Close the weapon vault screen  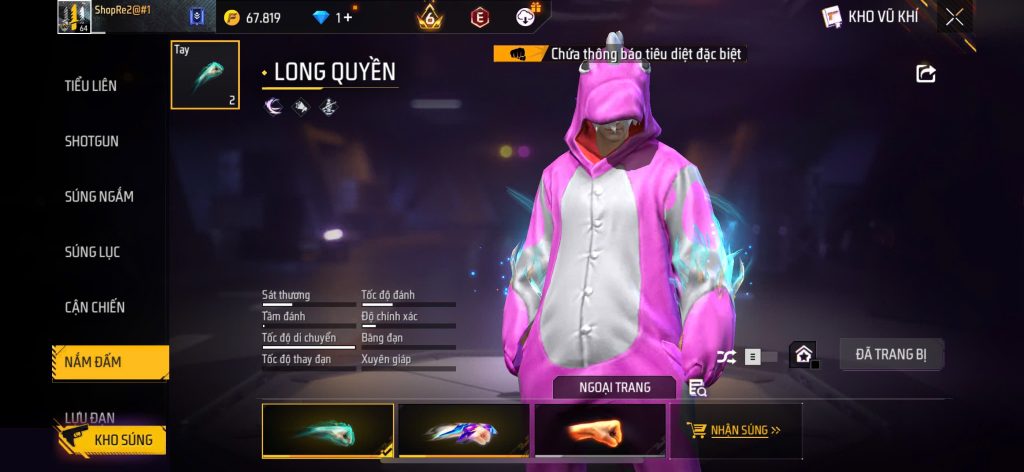[955, 16]
